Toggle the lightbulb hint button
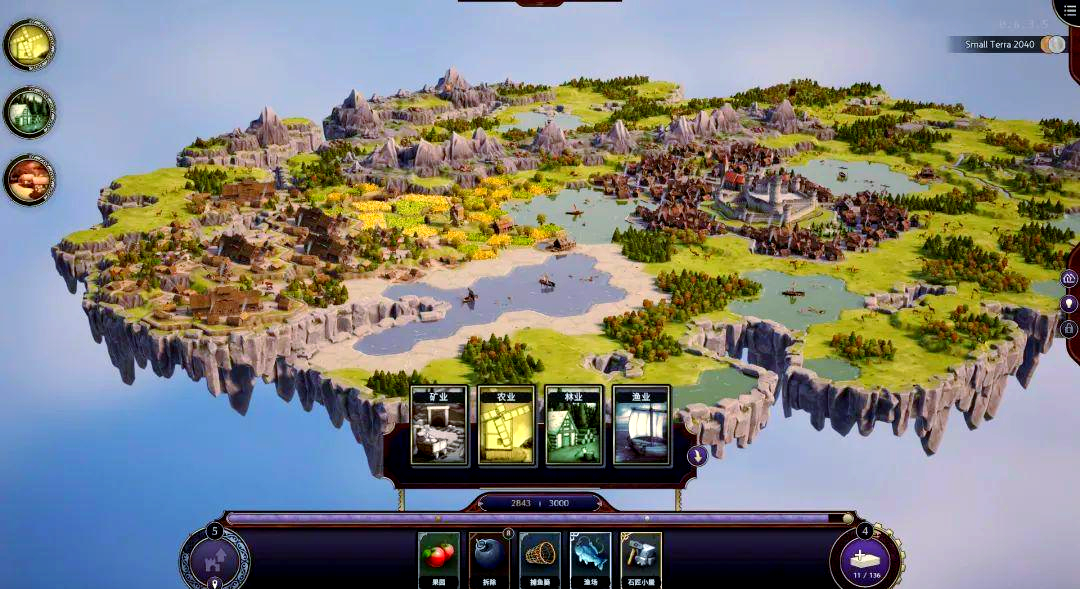The height and width of the screenshot is (589, 1080). pos(1069,303)
